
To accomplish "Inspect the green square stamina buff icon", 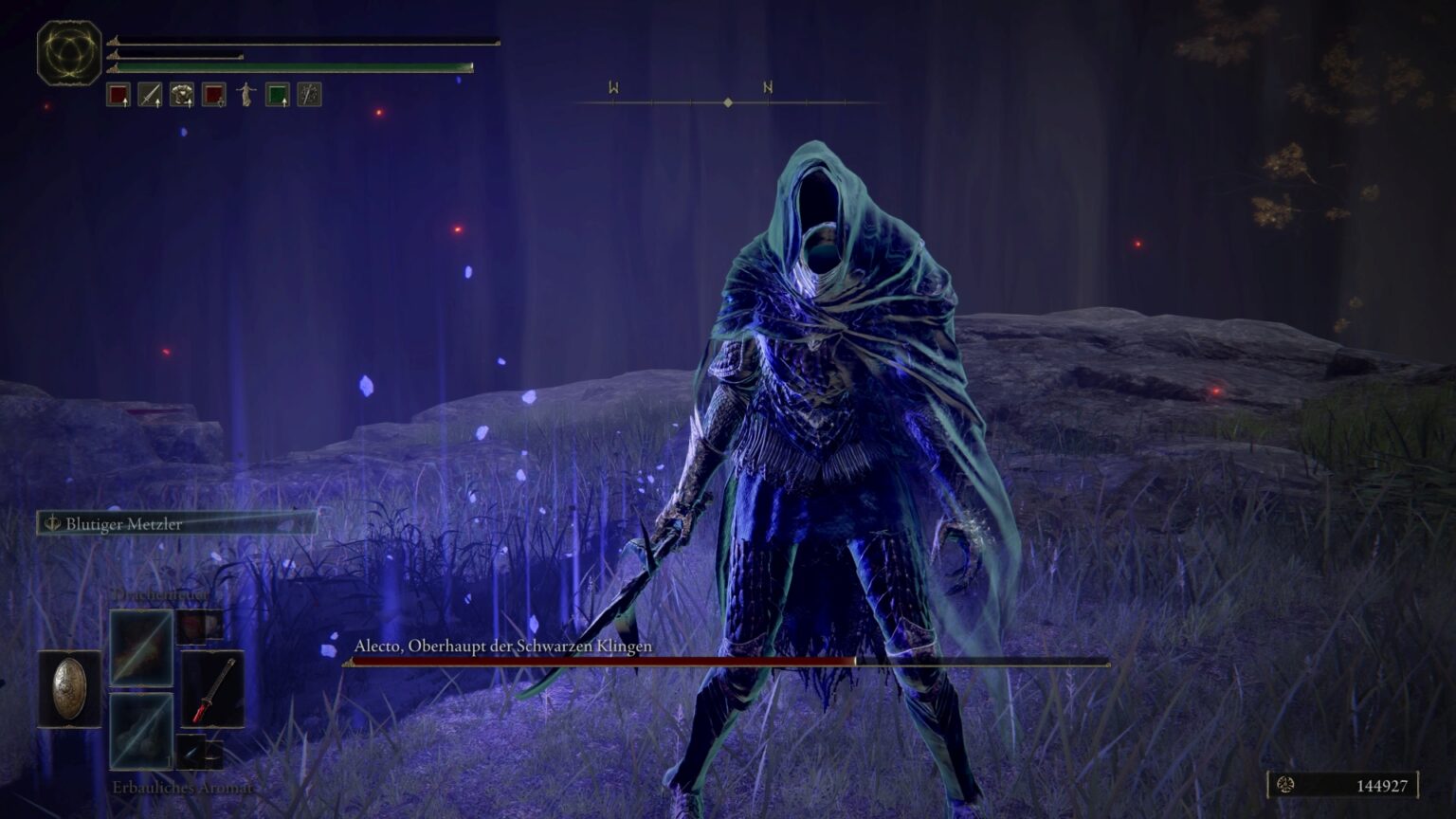I will 277,95.
